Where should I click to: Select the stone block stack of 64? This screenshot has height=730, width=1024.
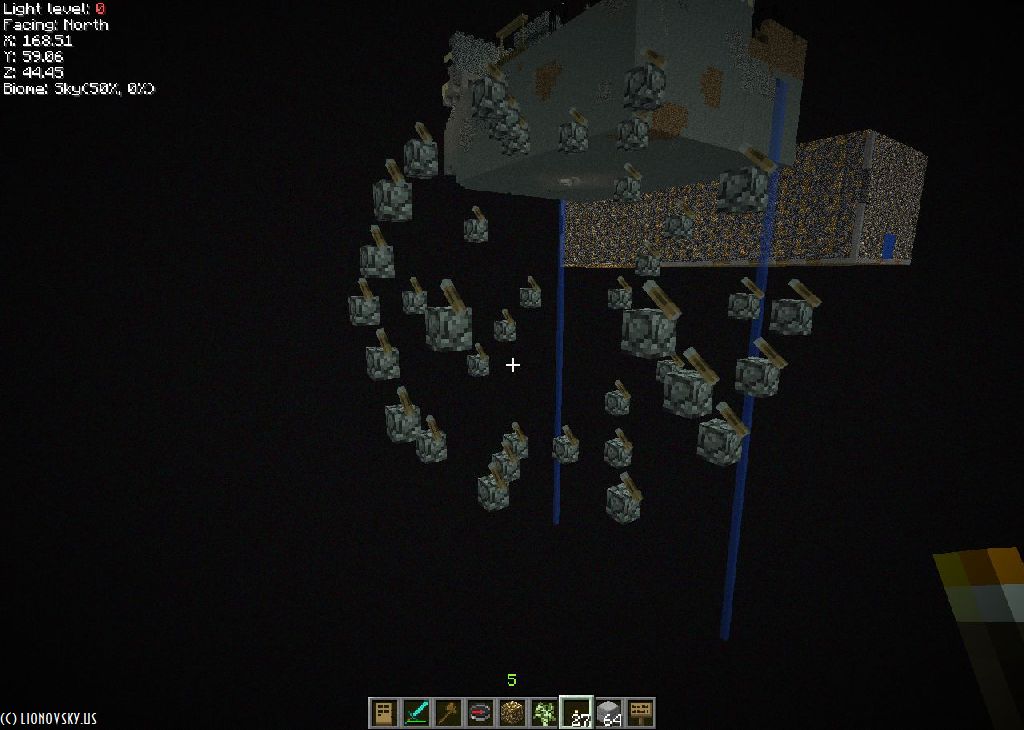click(x=608, y=712)
